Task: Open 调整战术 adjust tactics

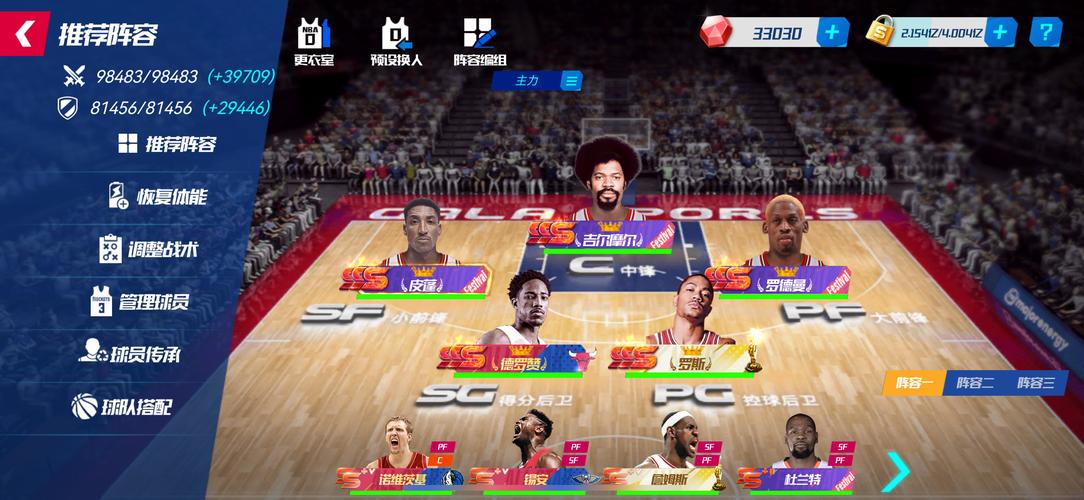Action: click(x=150, y=249)
